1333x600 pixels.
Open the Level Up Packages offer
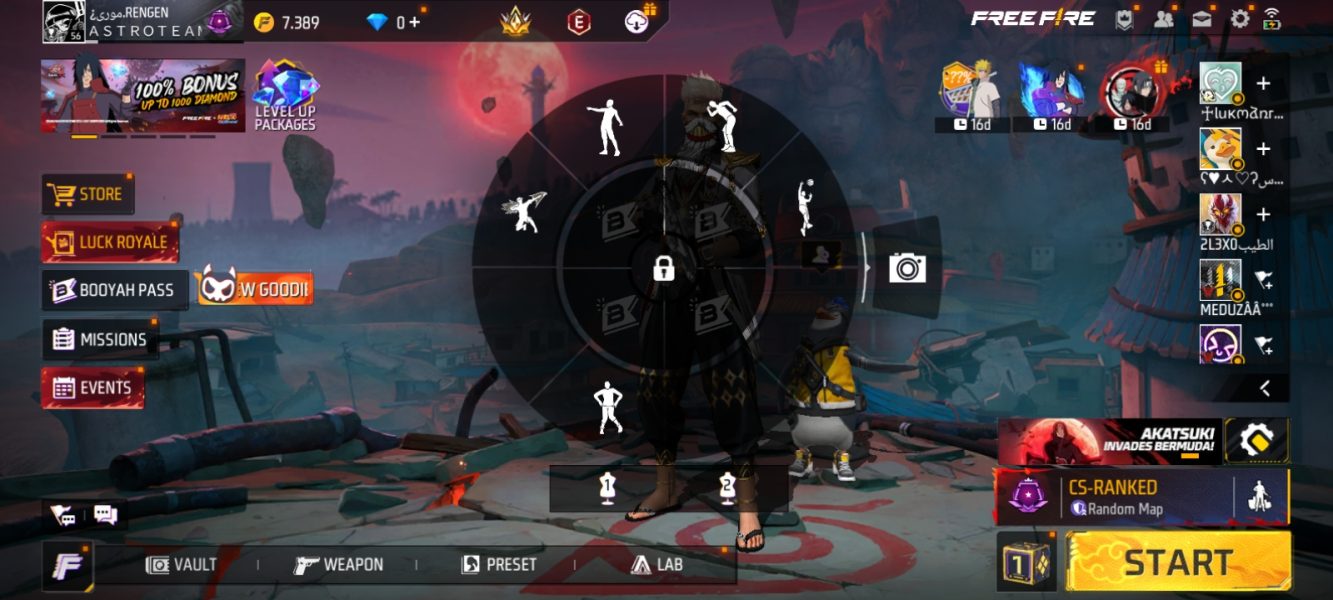(x=285, y=96)
